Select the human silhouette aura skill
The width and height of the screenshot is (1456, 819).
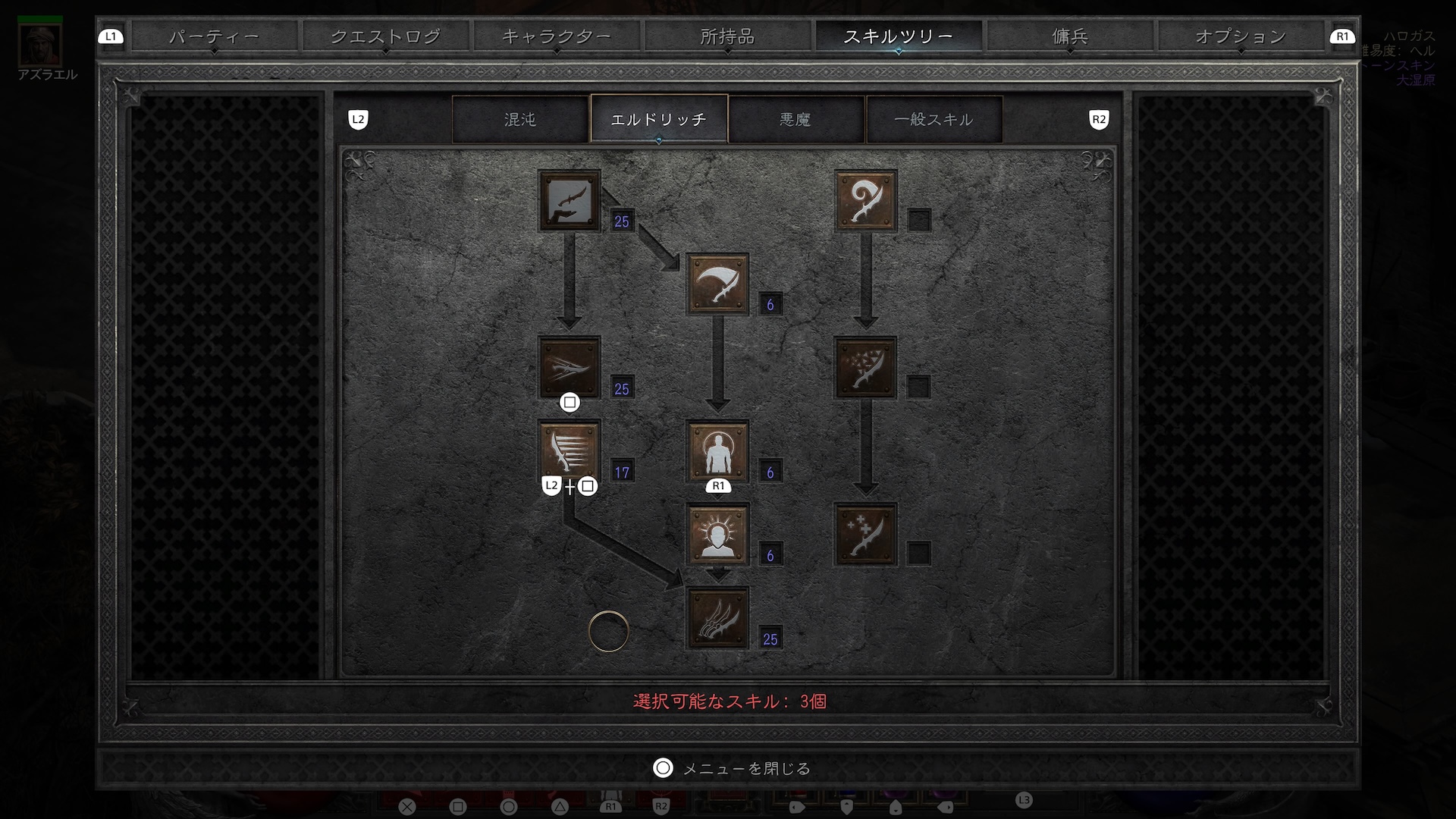(717, 451)
